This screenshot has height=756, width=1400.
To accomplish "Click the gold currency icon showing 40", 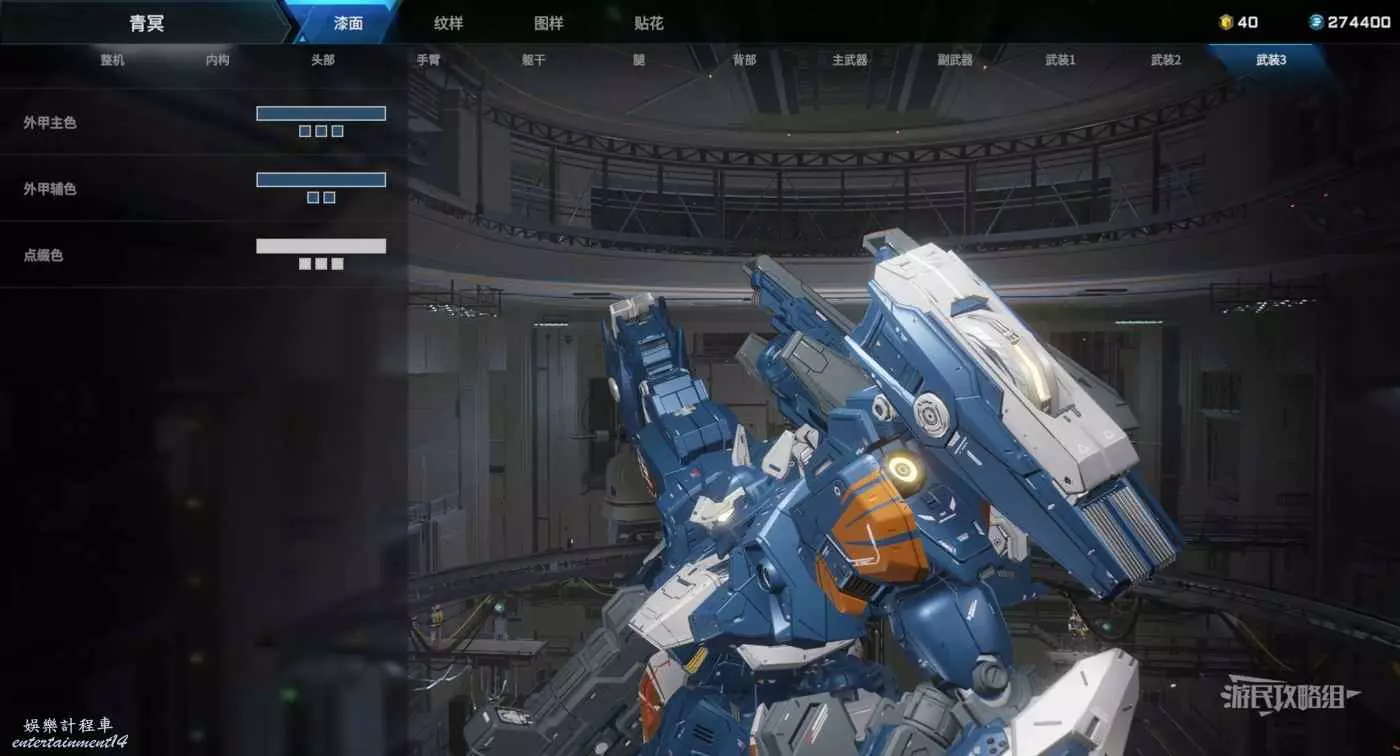I will click(x=1226, y=22).
